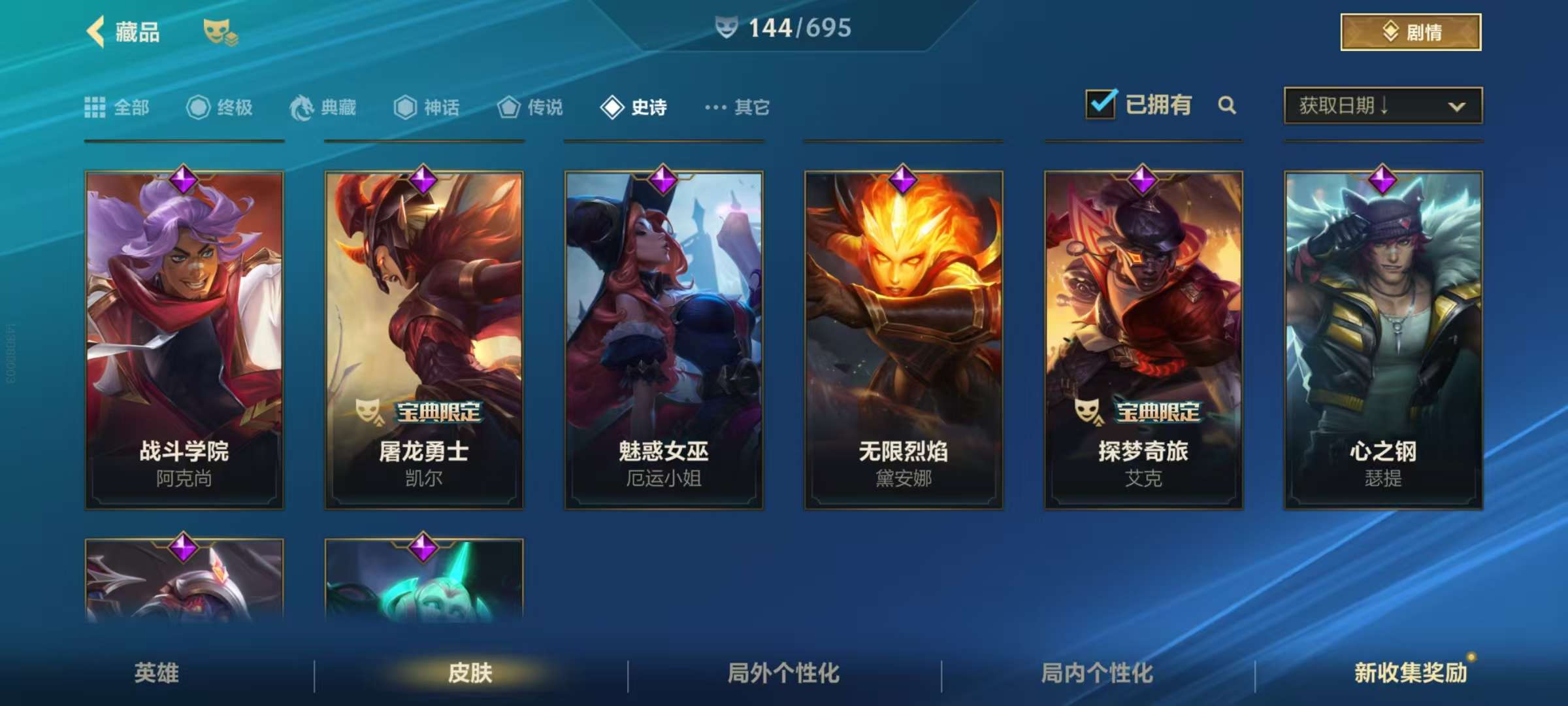
Task: Choose the 屠龙勇士 凯尔 skin card
Action: click(424, 340)
